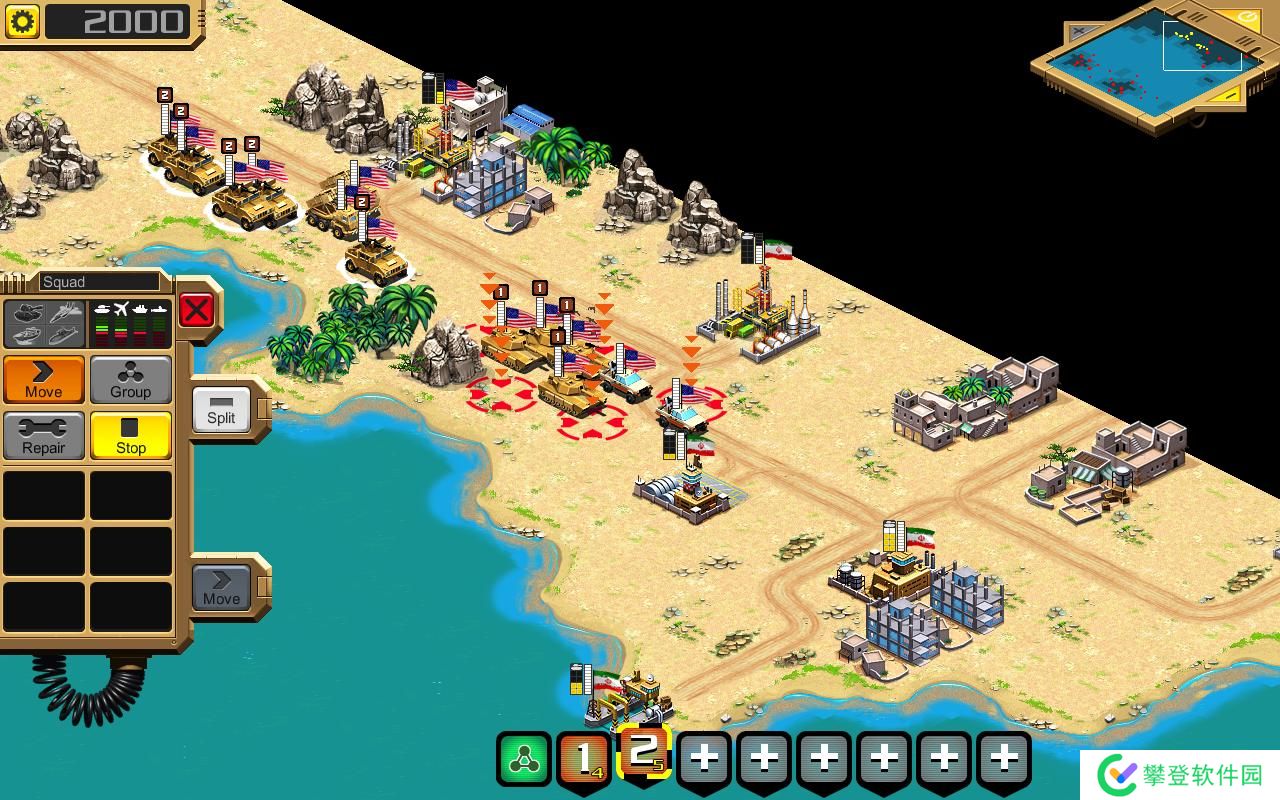Click the yellow minus button on minimap
Viewport: 1280px width, 800px height.
pyautogui.click(x=1229, y=95)
